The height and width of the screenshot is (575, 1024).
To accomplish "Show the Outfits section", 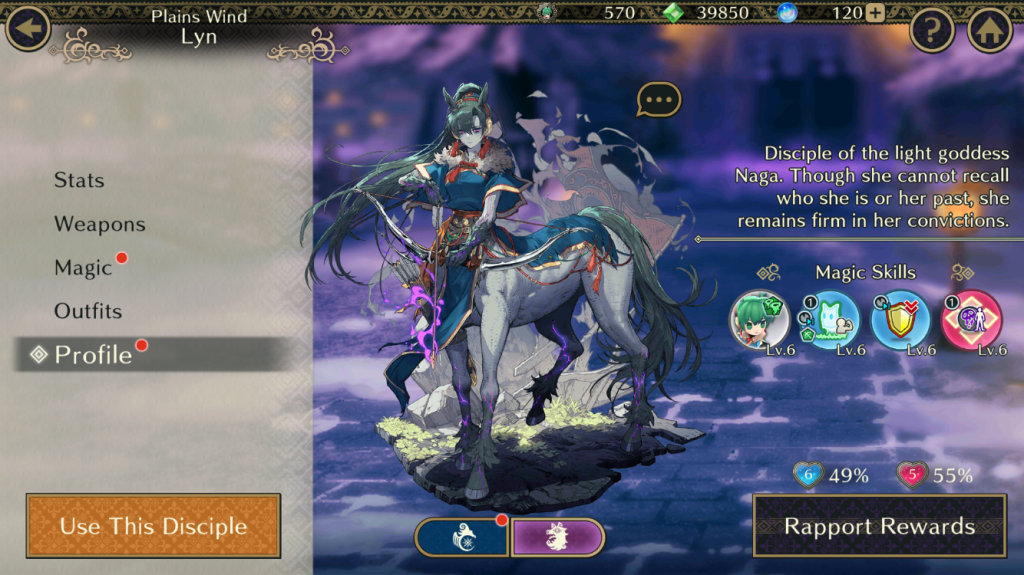I will click(x=88, y=311).
